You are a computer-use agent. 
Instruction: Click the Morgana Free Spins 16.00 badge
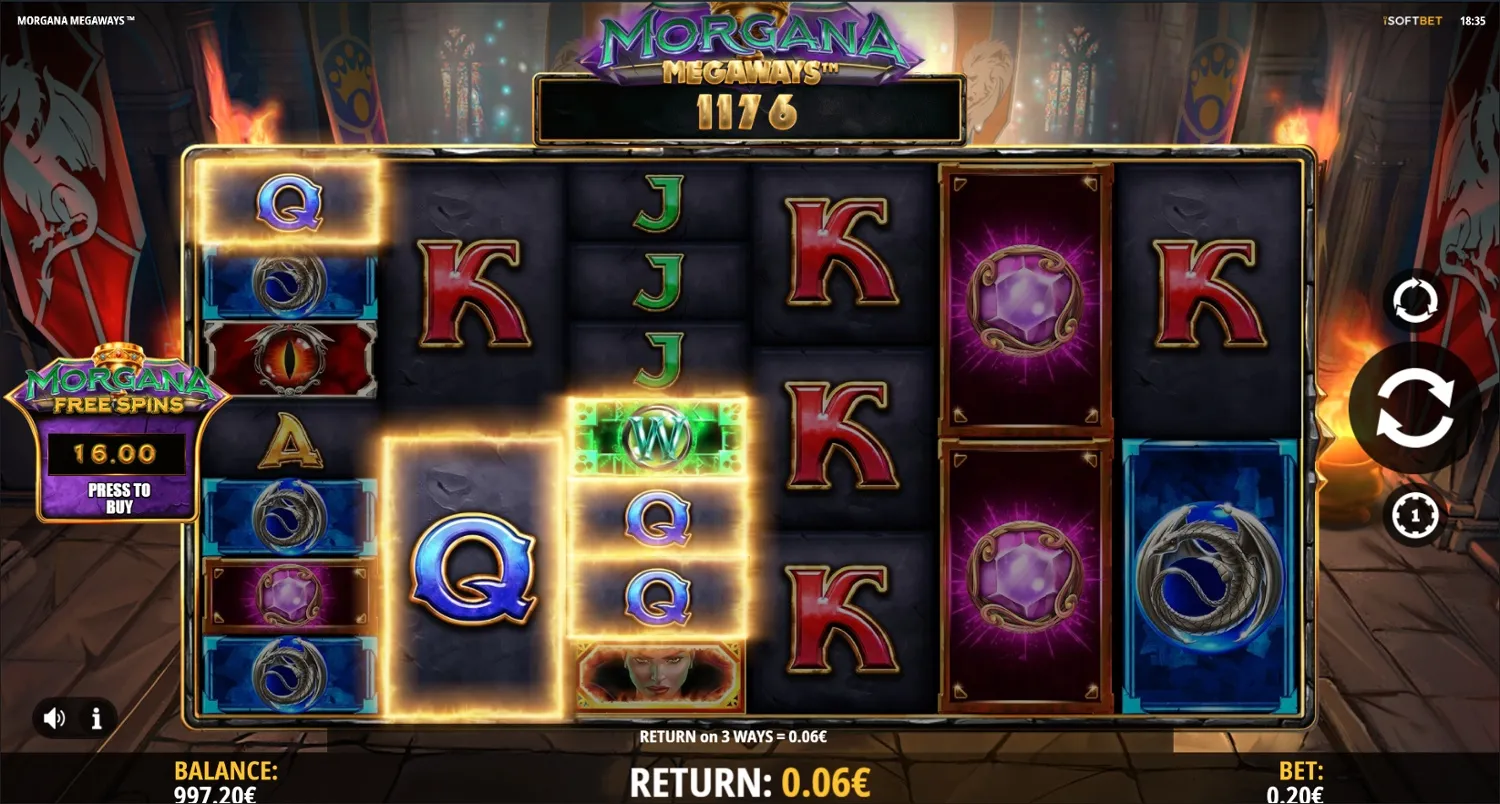pyautogui.click(x=115, y=450)
